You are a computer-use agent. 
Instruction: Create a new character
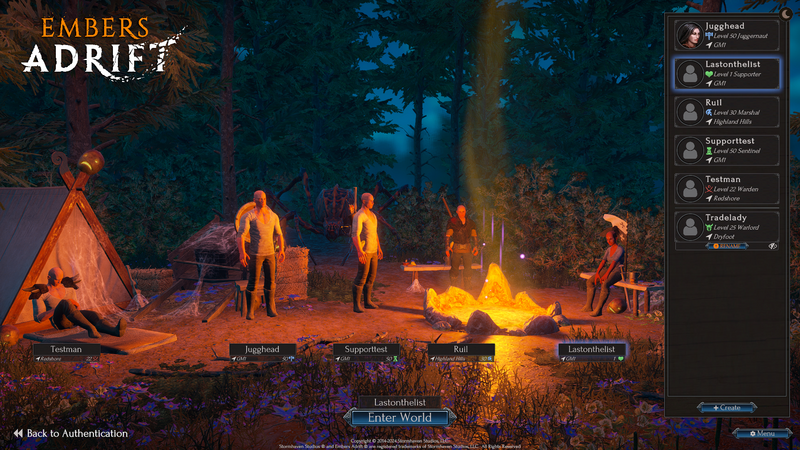[727, 408]
